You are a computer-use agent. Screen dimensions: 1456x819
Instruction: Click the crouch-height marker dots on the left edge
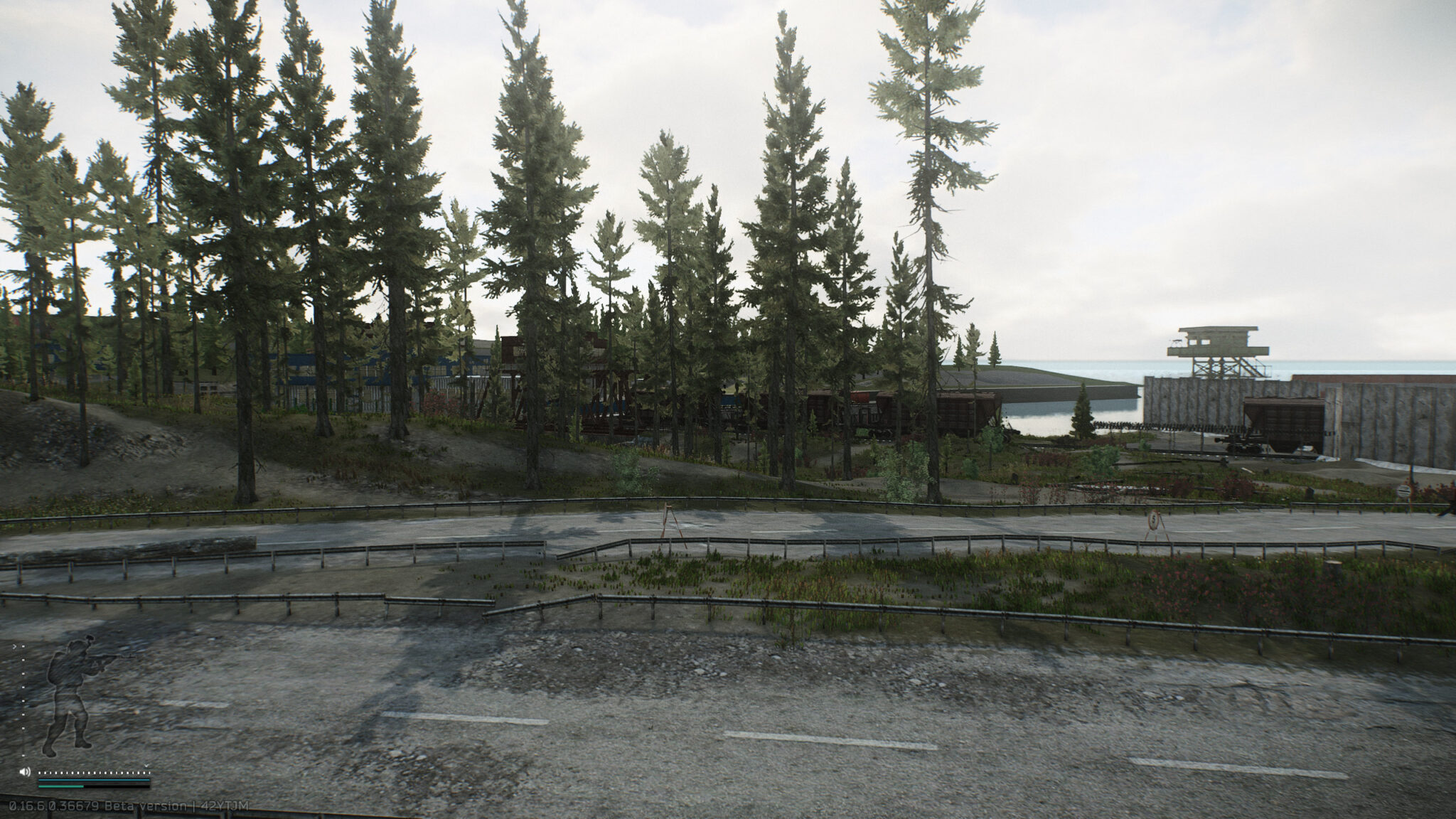coord(23,700)
